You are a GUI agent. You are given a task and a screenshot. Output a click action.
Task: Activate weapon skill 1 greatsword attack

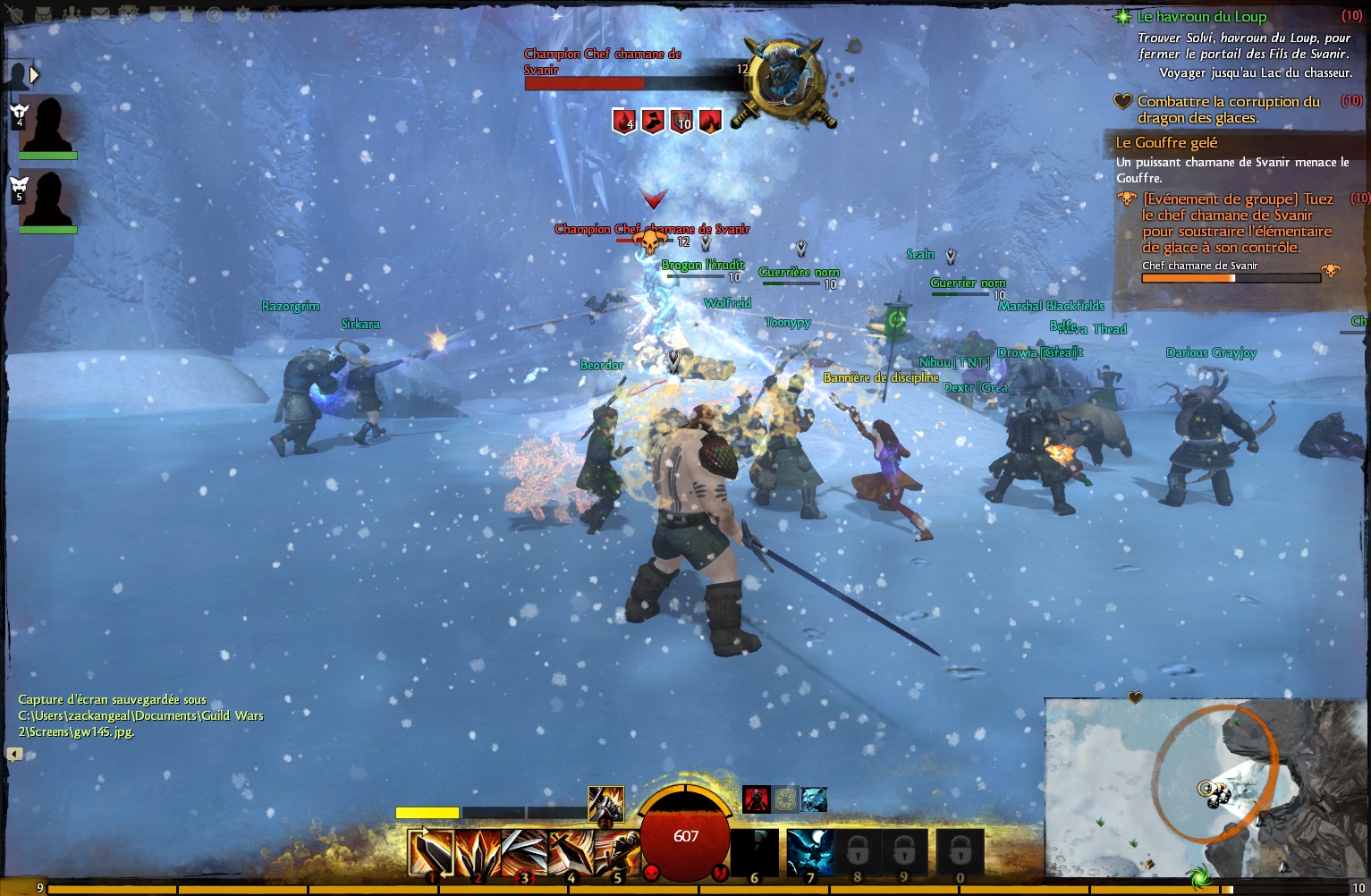point(431,853)
